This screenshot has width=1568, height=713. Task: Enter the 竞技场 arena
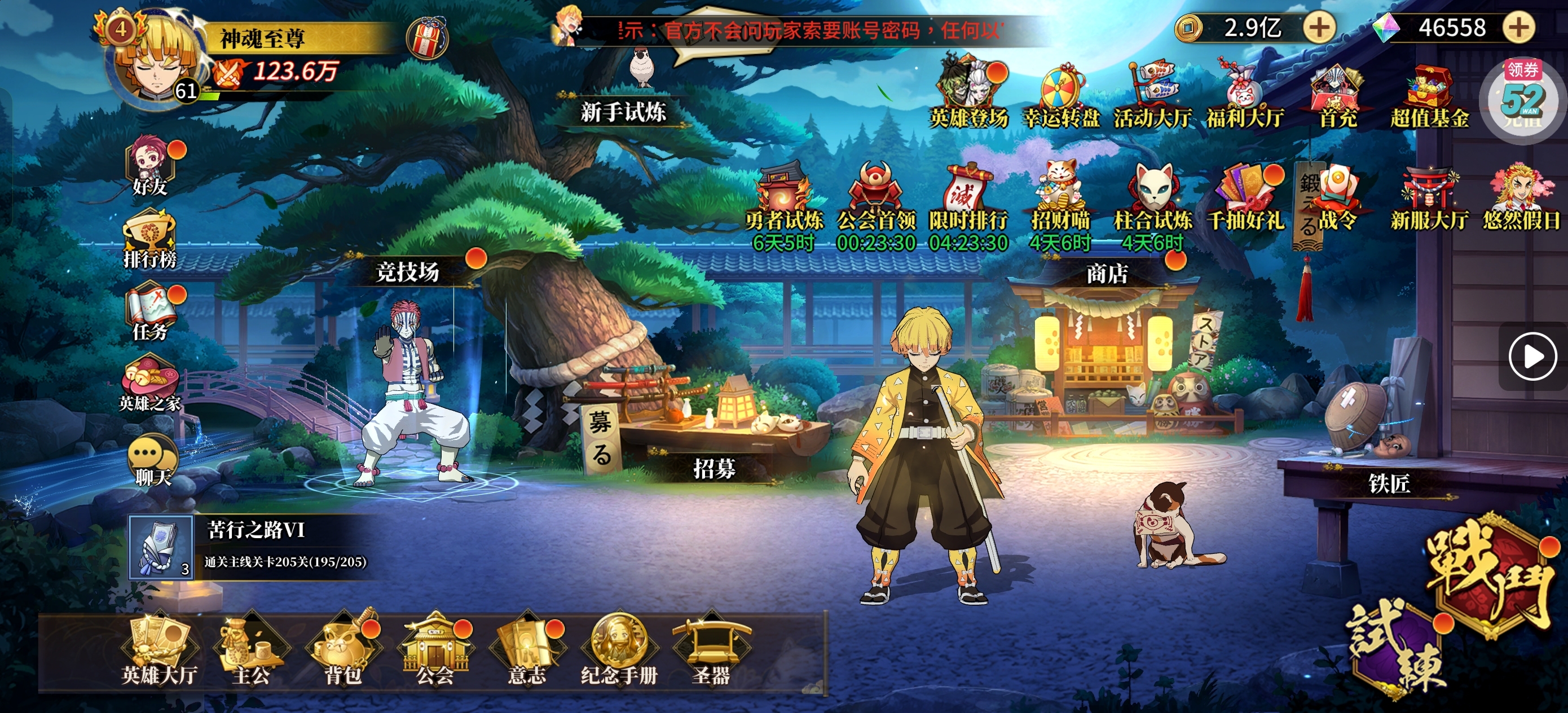click(x=407, y=271)
